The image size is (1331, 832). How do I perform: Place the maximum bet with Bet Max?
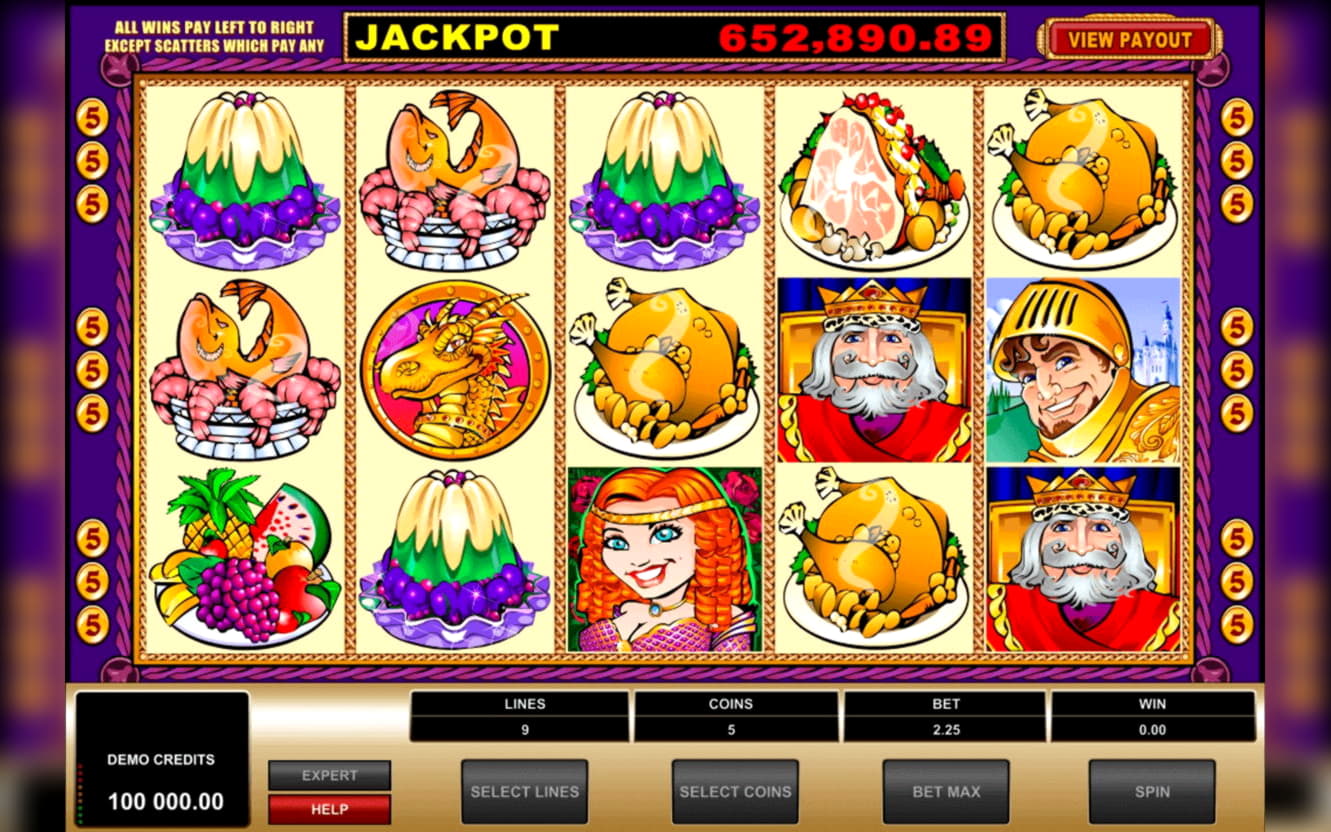(945, 791)
